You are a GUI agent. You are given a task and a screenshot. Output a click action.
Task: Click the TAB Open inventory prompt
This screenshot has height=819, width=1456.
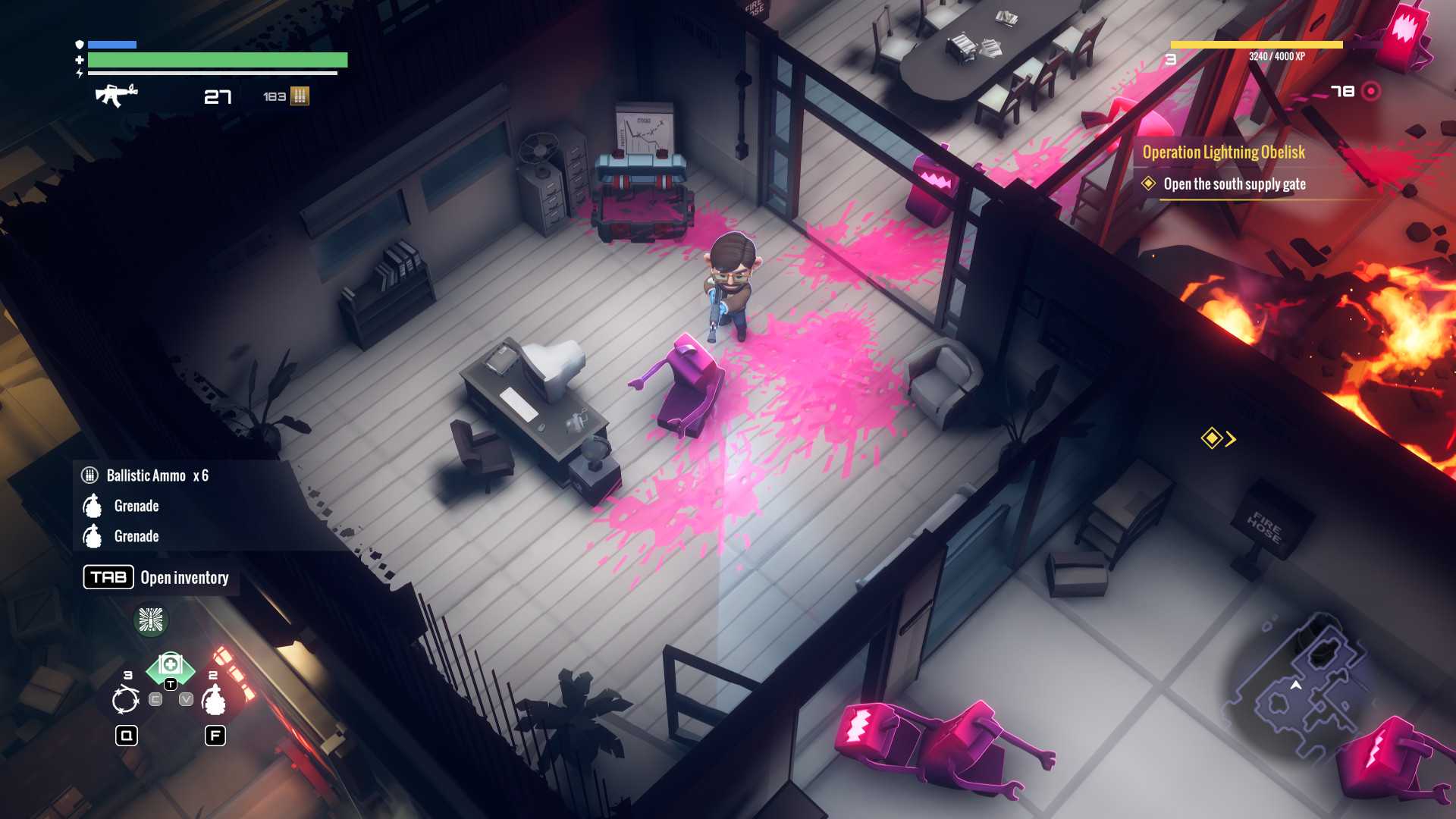tap(108, 577)
